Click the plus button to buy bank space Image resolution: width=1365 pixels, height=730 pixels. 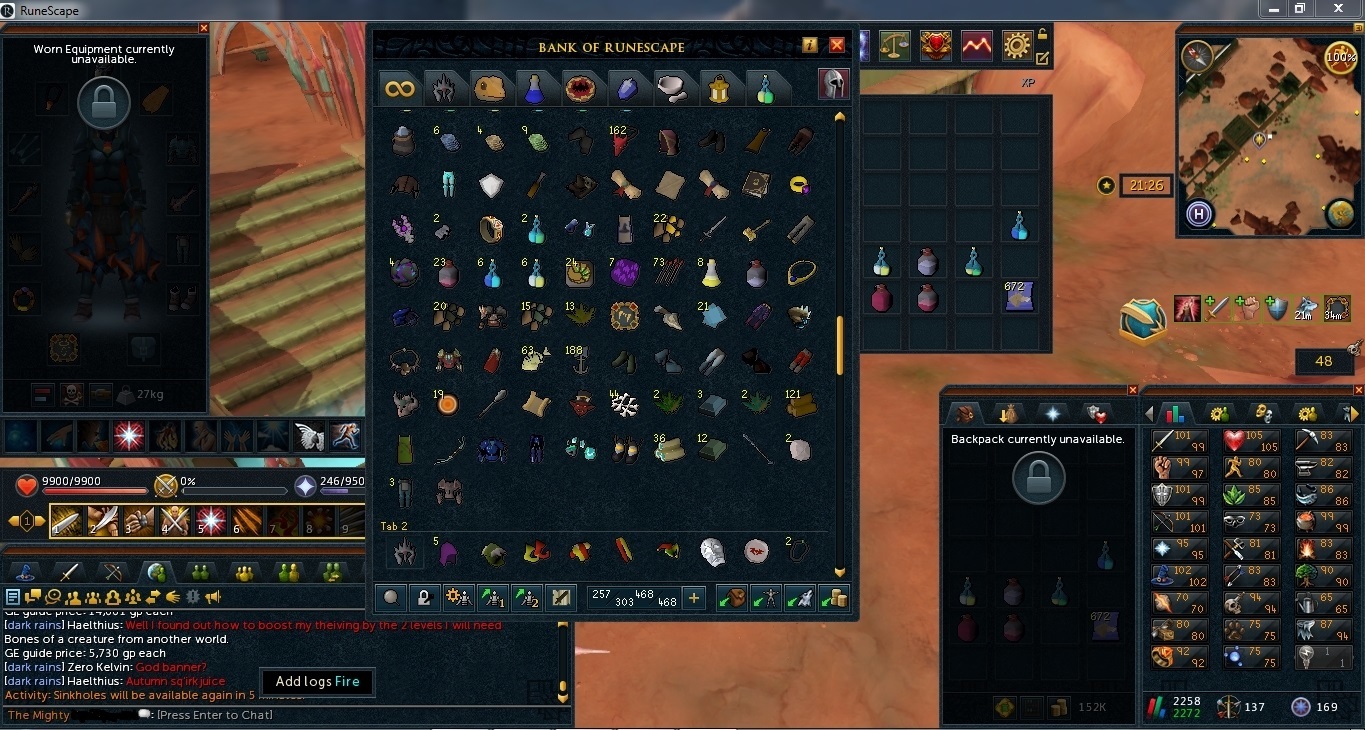tap(693, 597)
